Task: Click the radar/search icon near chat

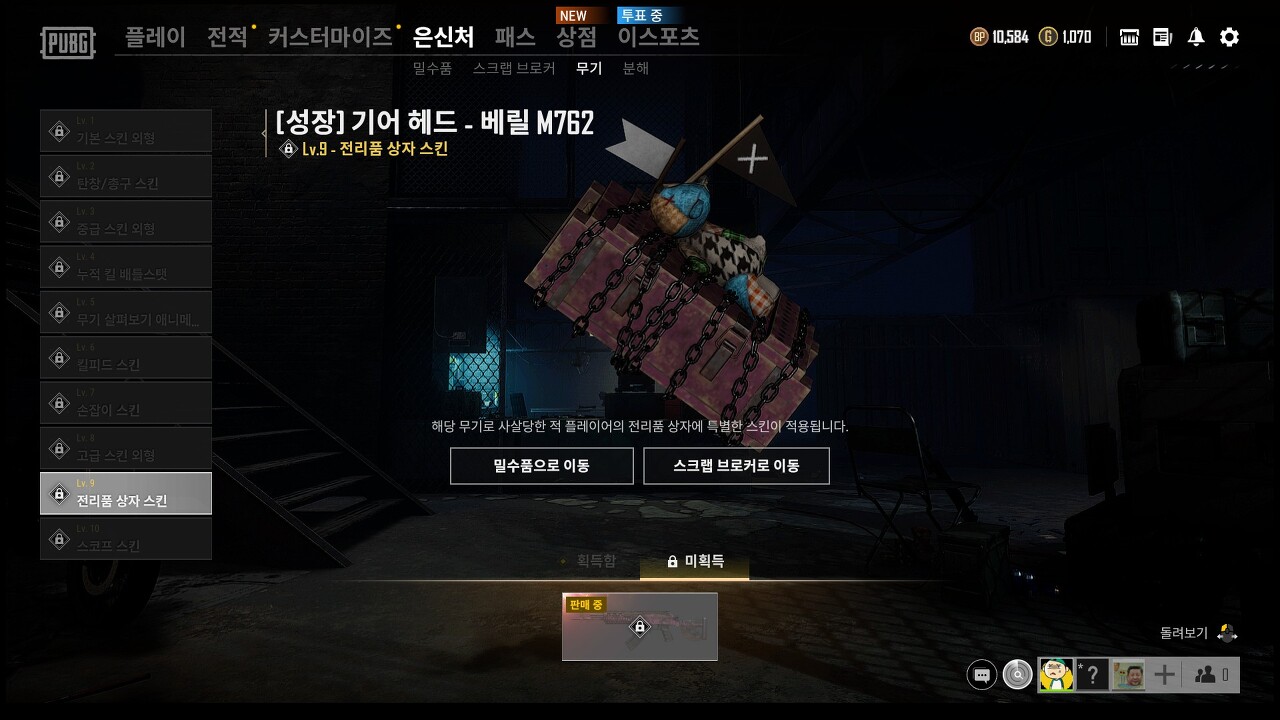Action: 1017,675
